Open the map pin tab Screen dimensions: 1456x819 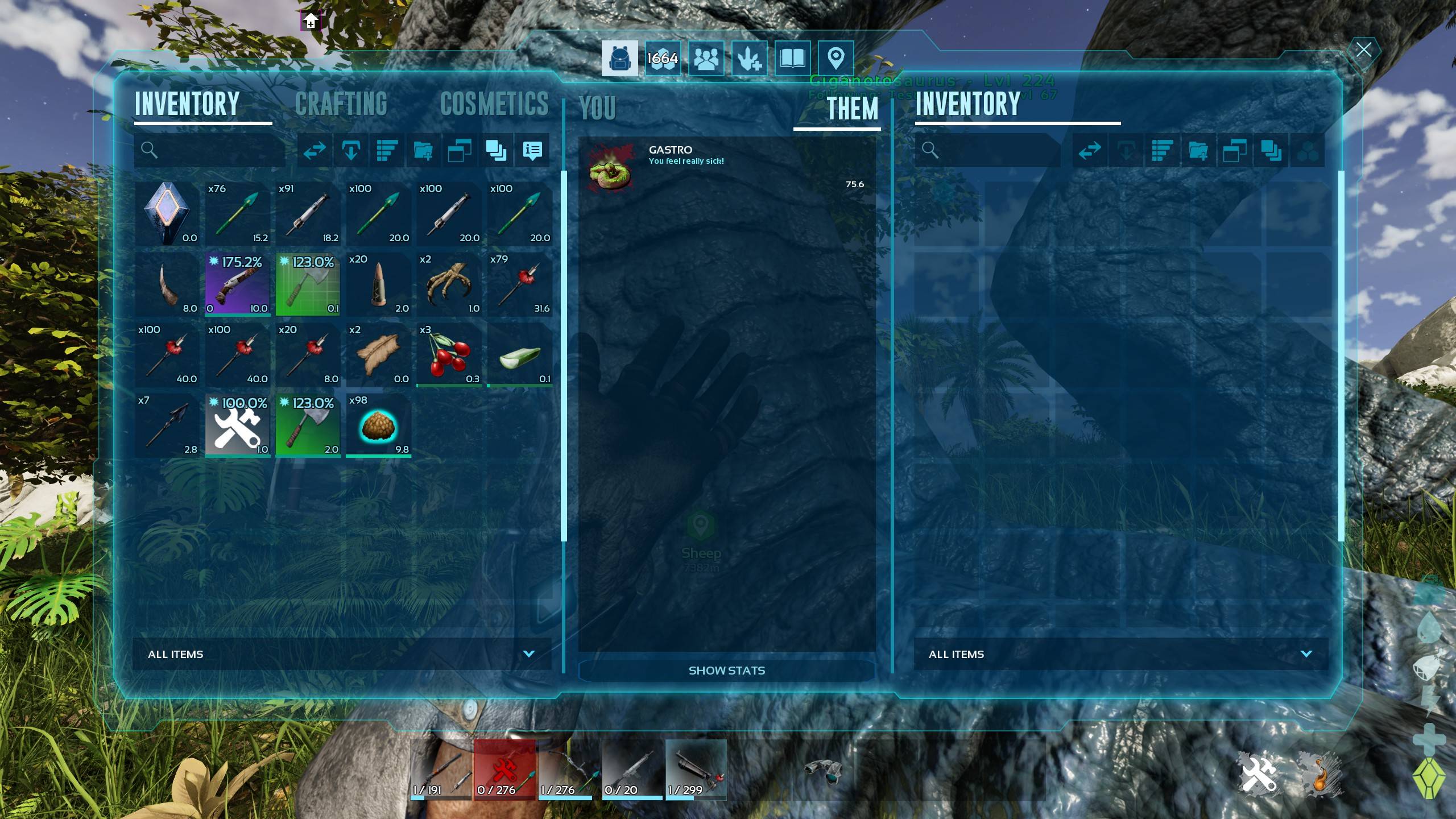tap(835, 58)
